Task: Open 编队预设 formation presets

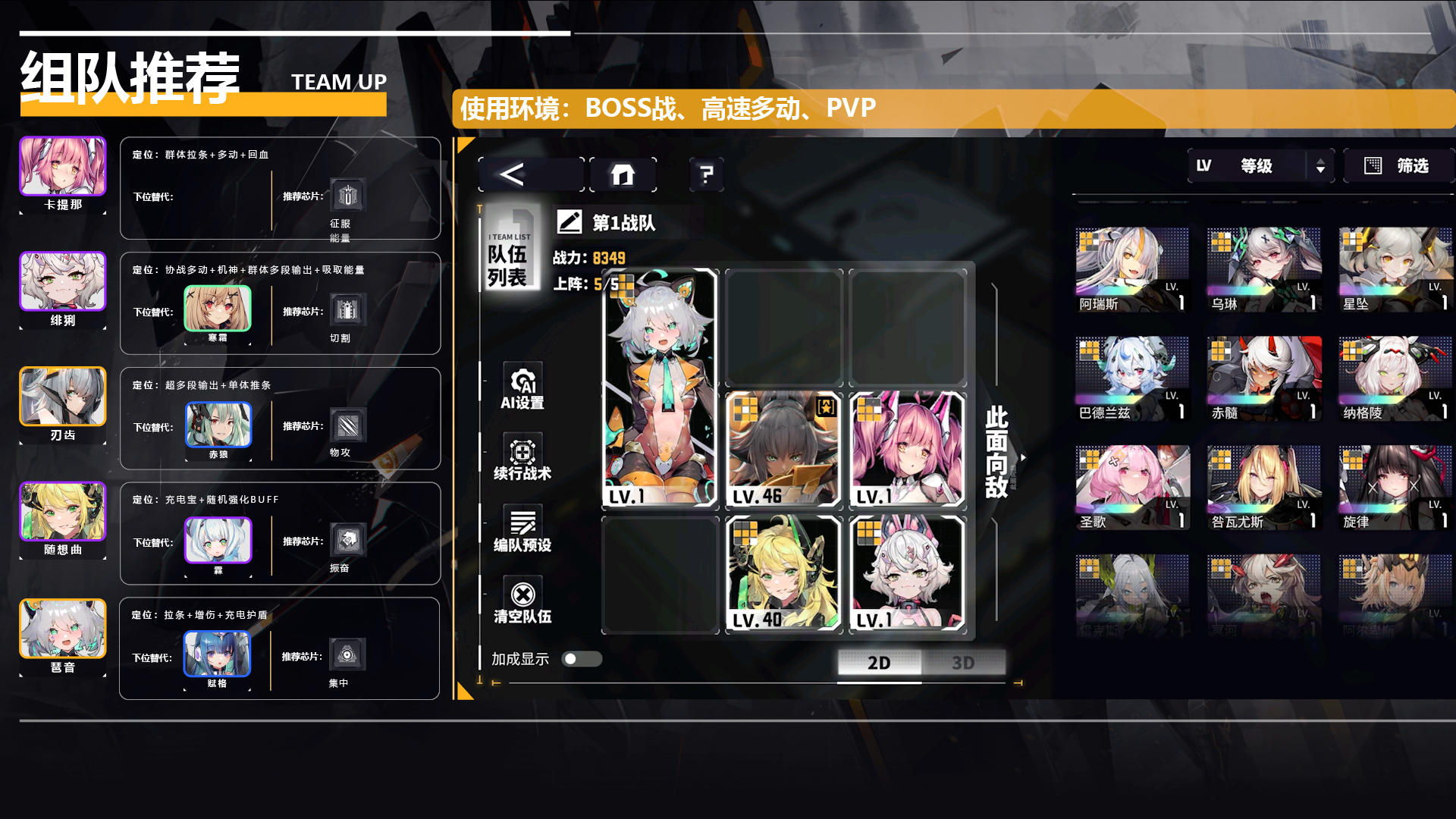Action: (x=522, y=529)
